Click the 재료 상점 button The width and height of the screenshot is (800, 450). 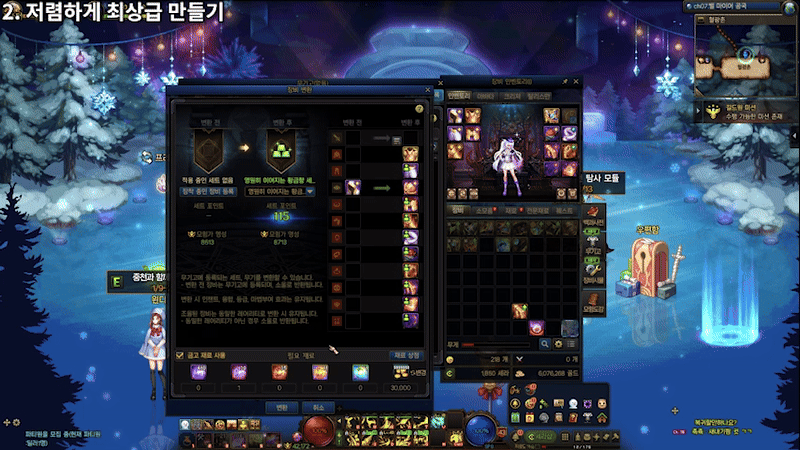(x=412, y=354)
